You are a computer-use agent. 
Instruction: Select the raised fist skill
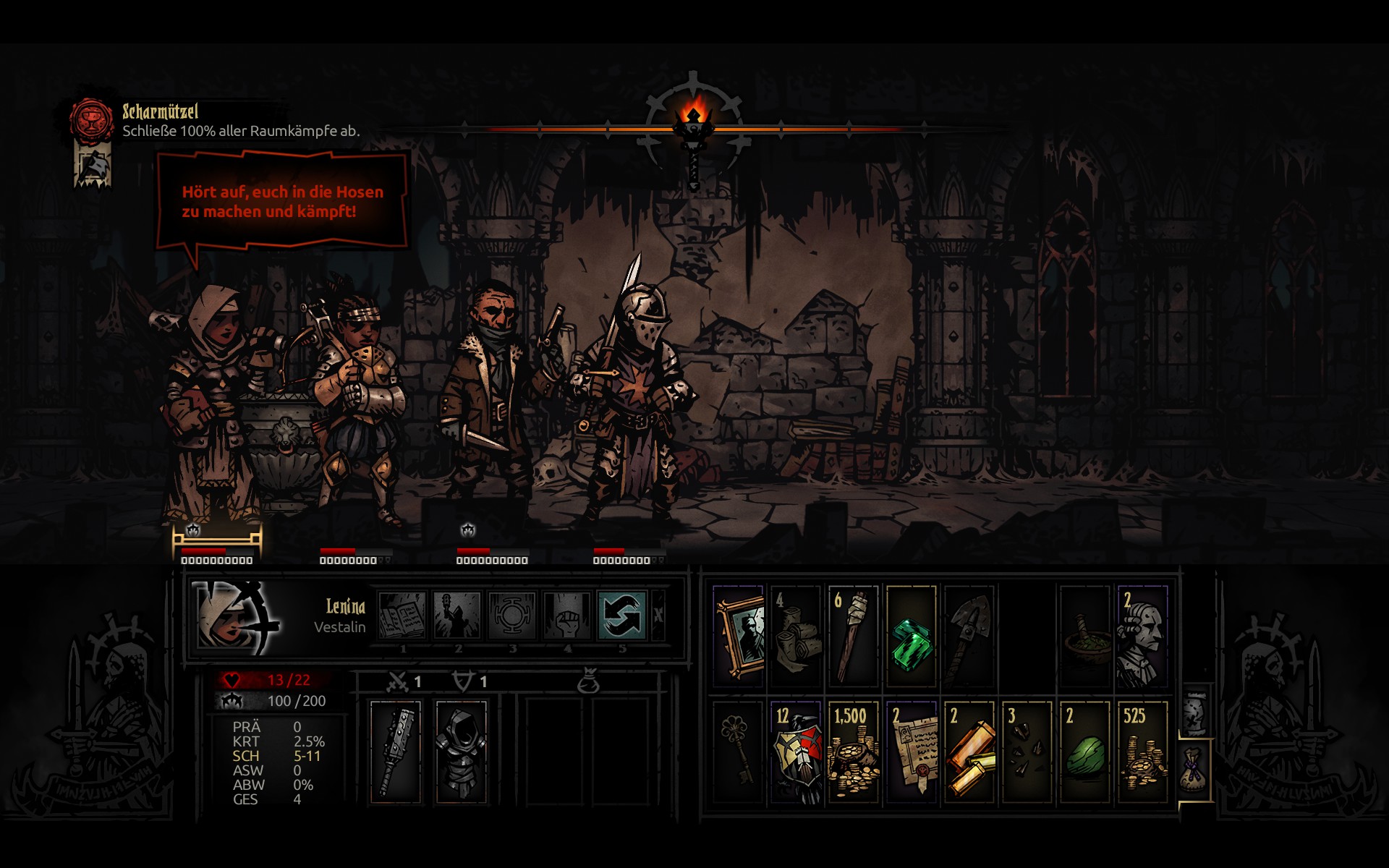[x=567, y=616]
